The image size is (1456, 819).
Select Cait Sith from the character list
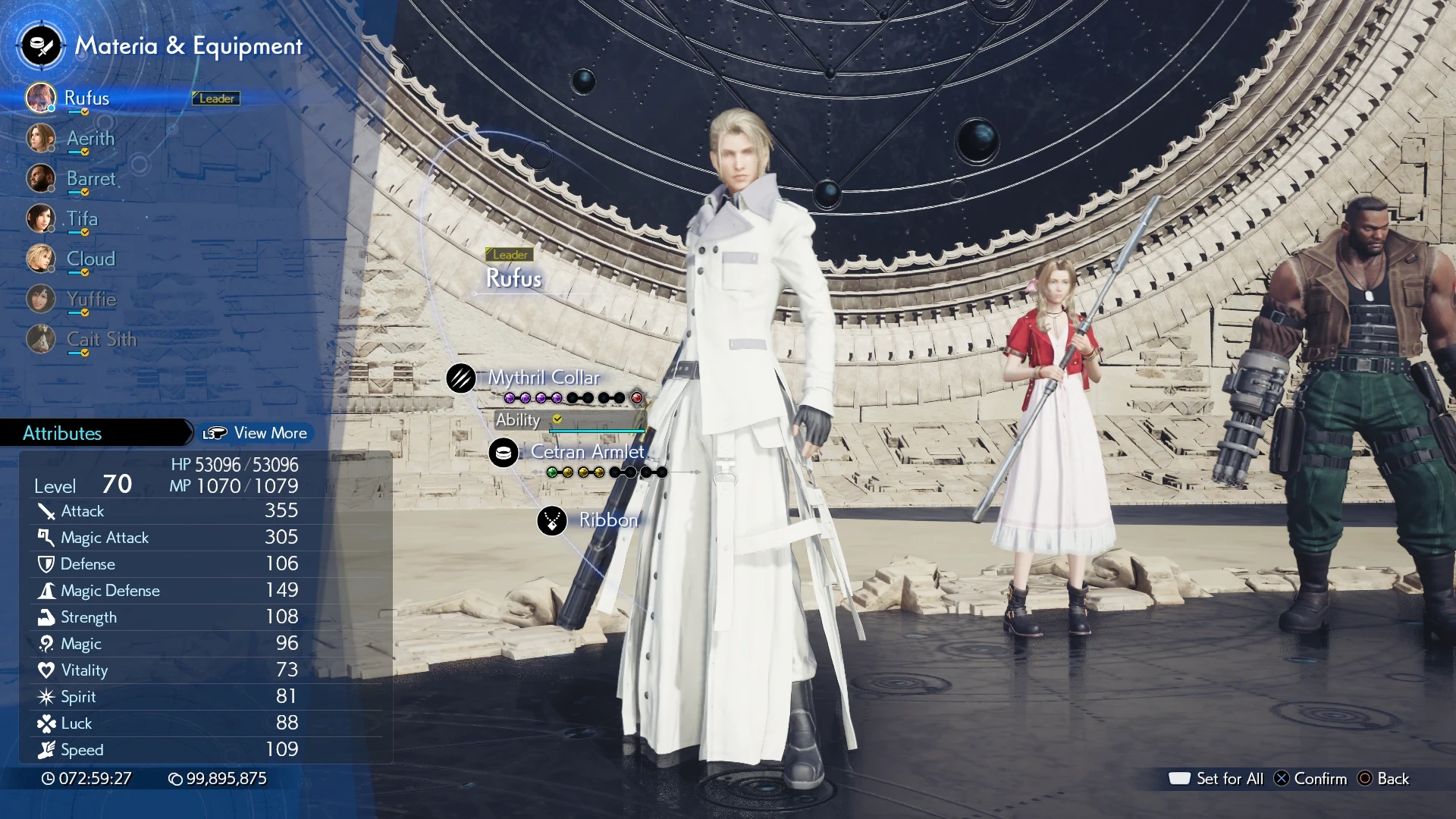point(101,340)
